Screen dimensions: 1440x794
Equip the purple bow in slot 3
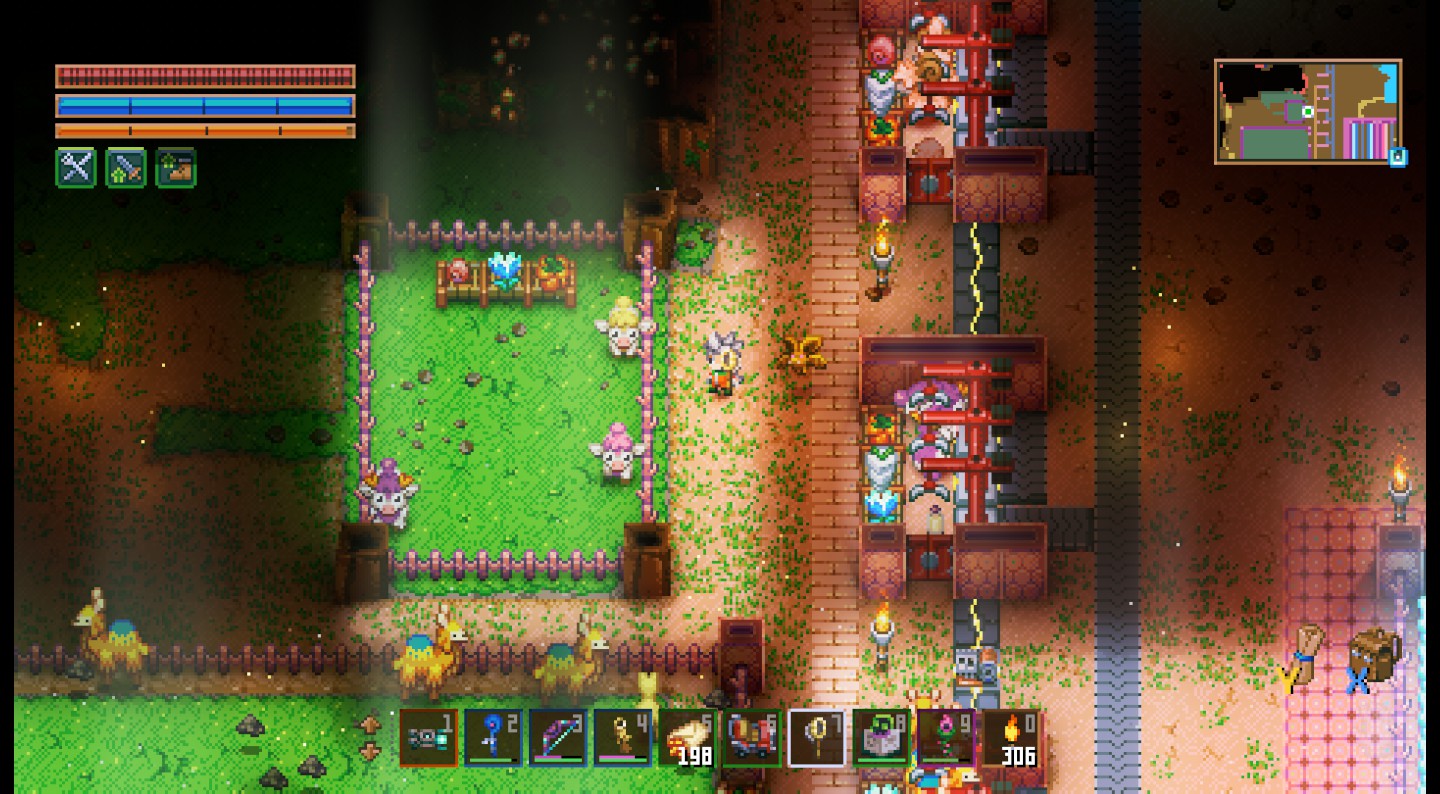tap(558, 738)
